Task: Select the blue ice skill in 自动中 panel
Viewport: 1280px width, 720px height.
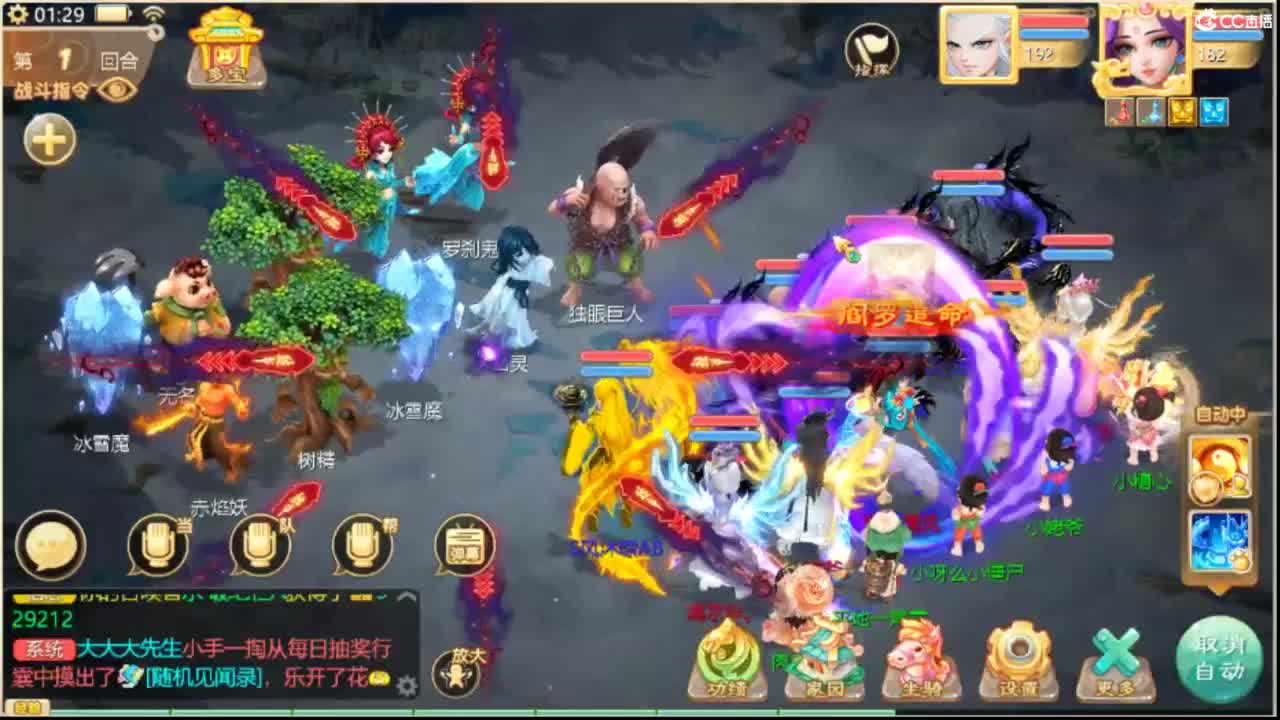Action: (x=1218, y=541)
